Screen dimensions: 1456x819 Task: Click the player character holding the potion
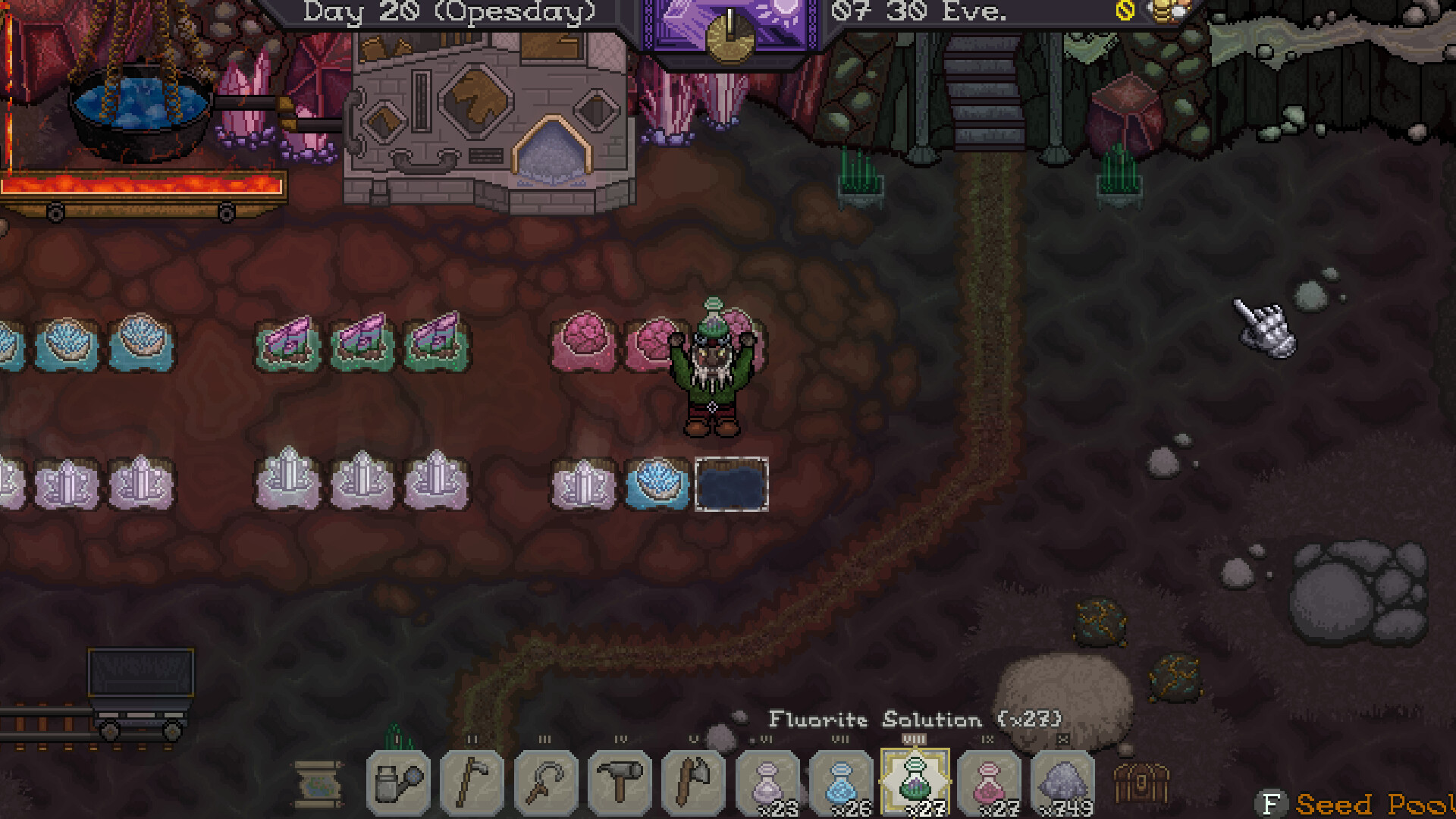[713, 372]
